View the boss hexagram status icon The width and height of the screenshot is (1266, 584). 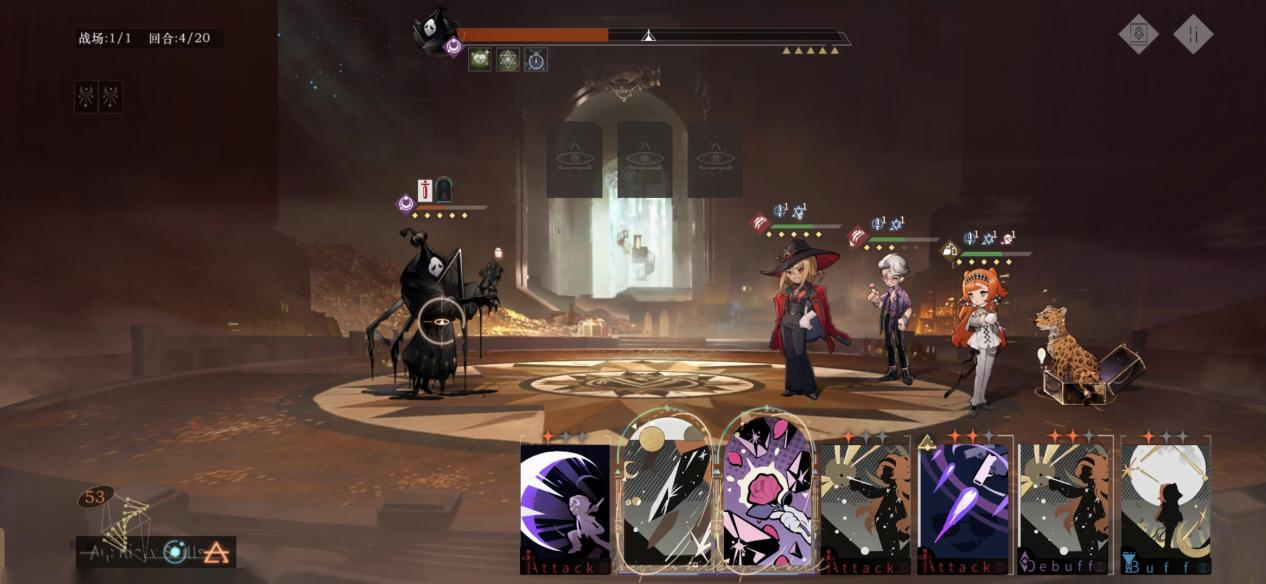coord(508,60)
